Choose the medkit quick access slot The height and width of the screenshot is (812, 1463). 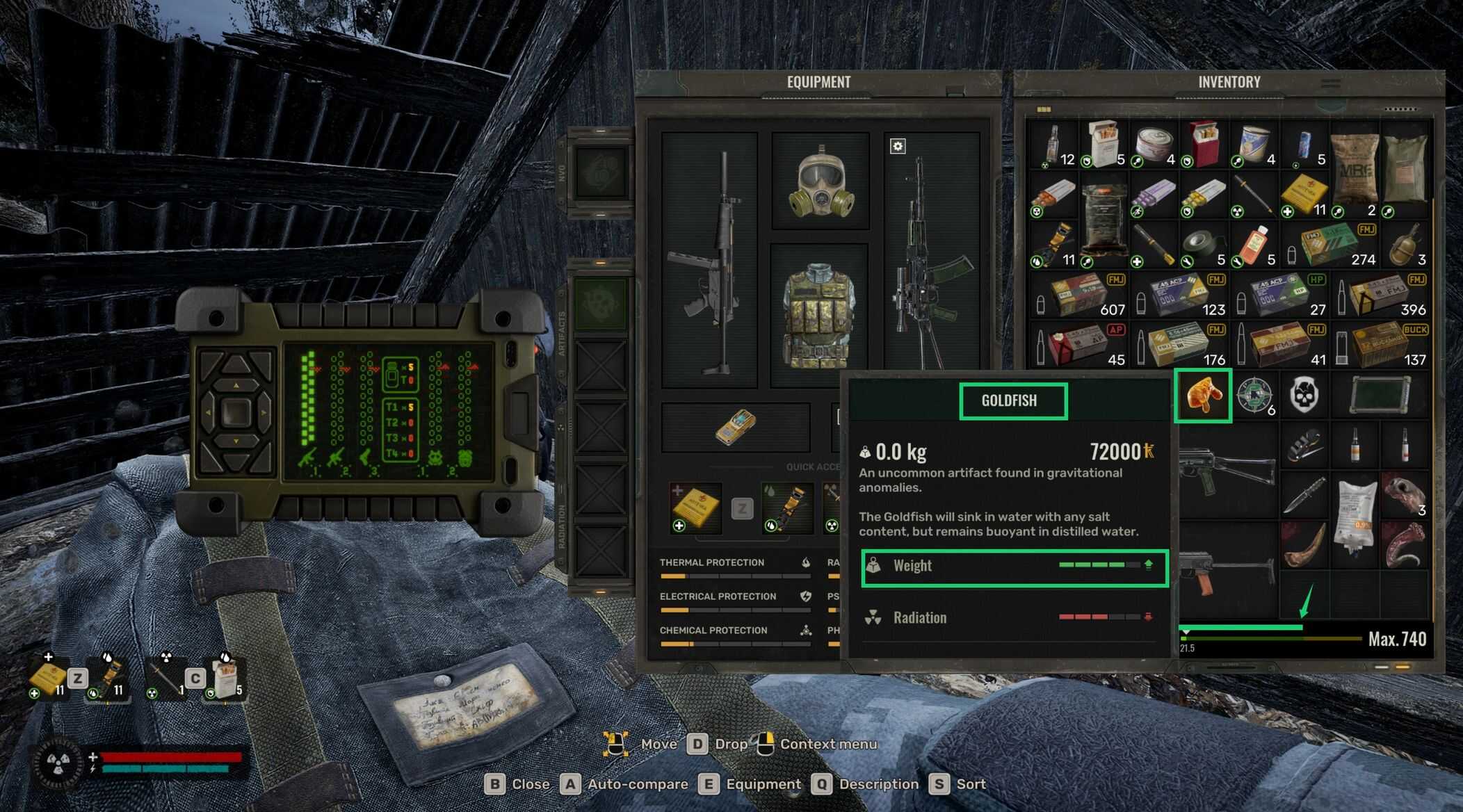click(x=695, y=507)
